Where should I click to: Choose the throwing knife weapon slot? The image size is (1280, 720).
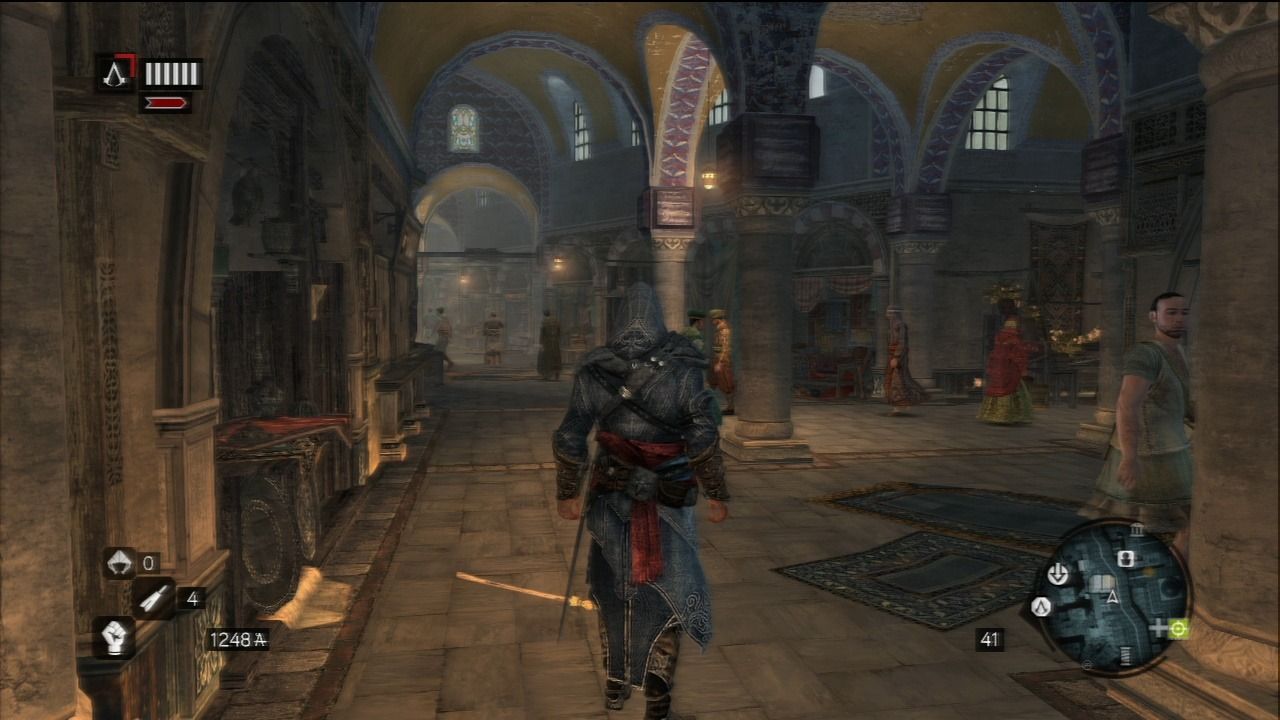(155, 598)
